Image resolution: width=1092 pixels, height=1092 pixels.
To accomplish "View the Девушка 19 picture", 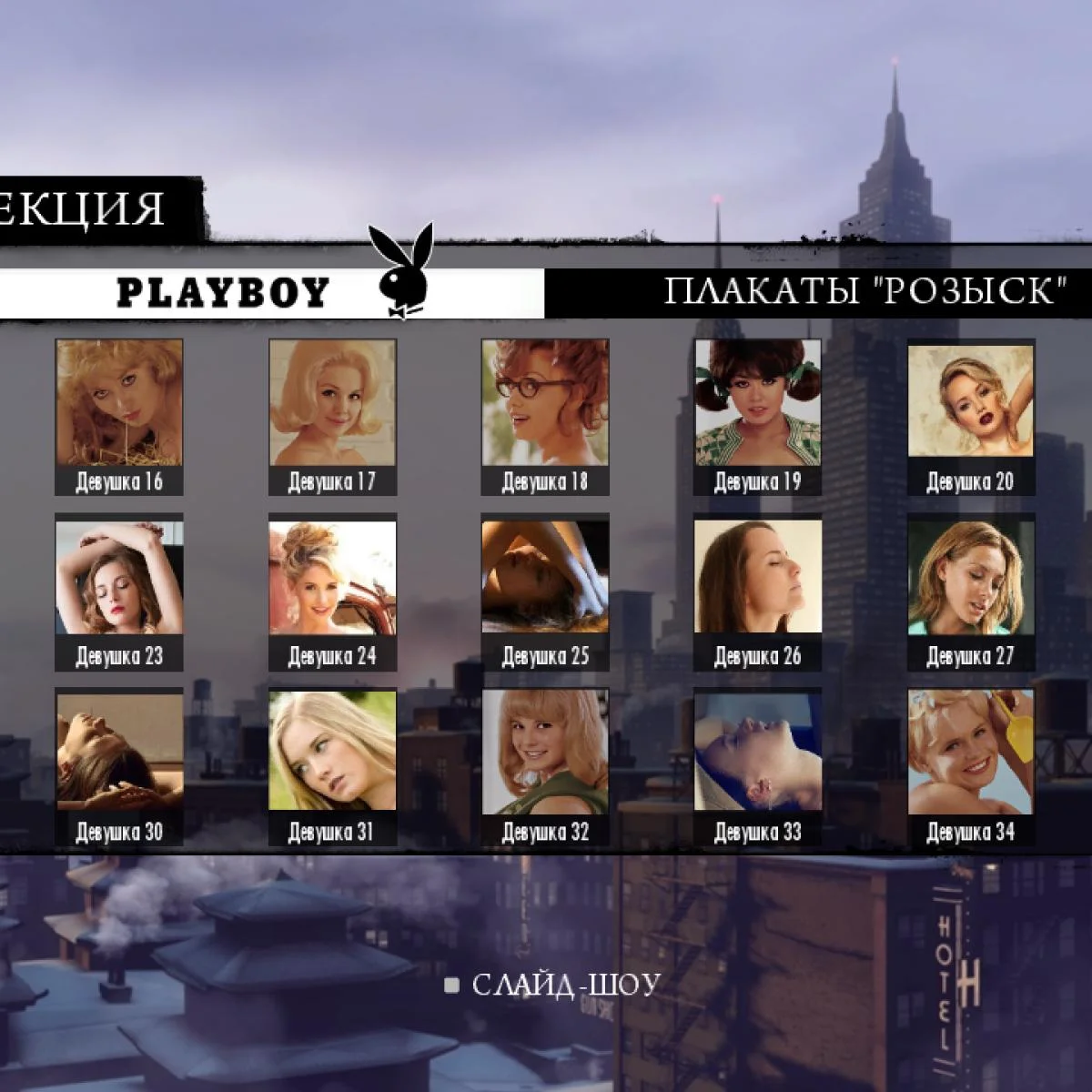I will pyautogui.click(x=758, y=403).
